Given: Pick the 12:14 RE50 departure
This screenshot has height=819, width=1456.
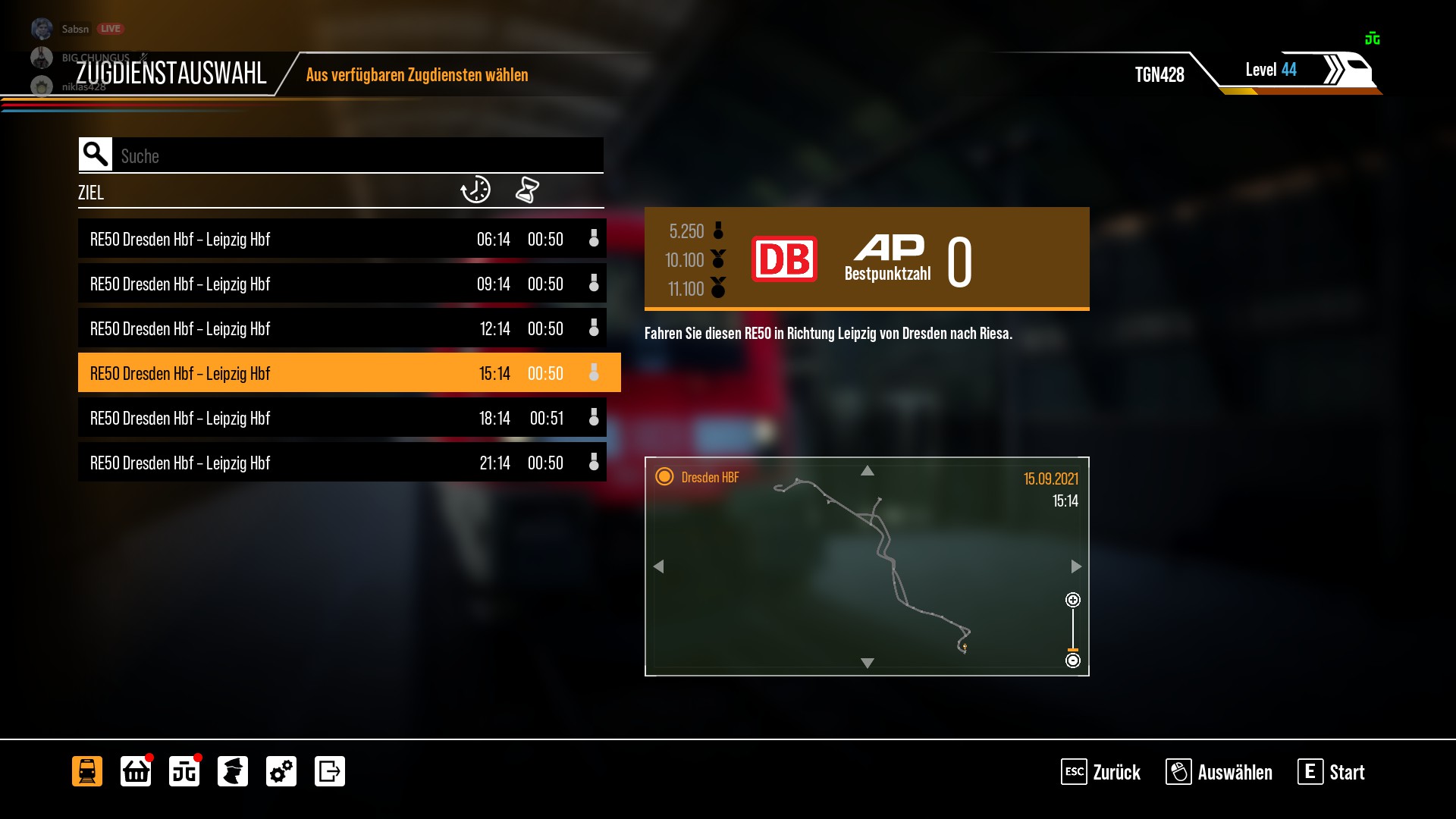Looking at the screenshot, I should [x=341, y=328].
